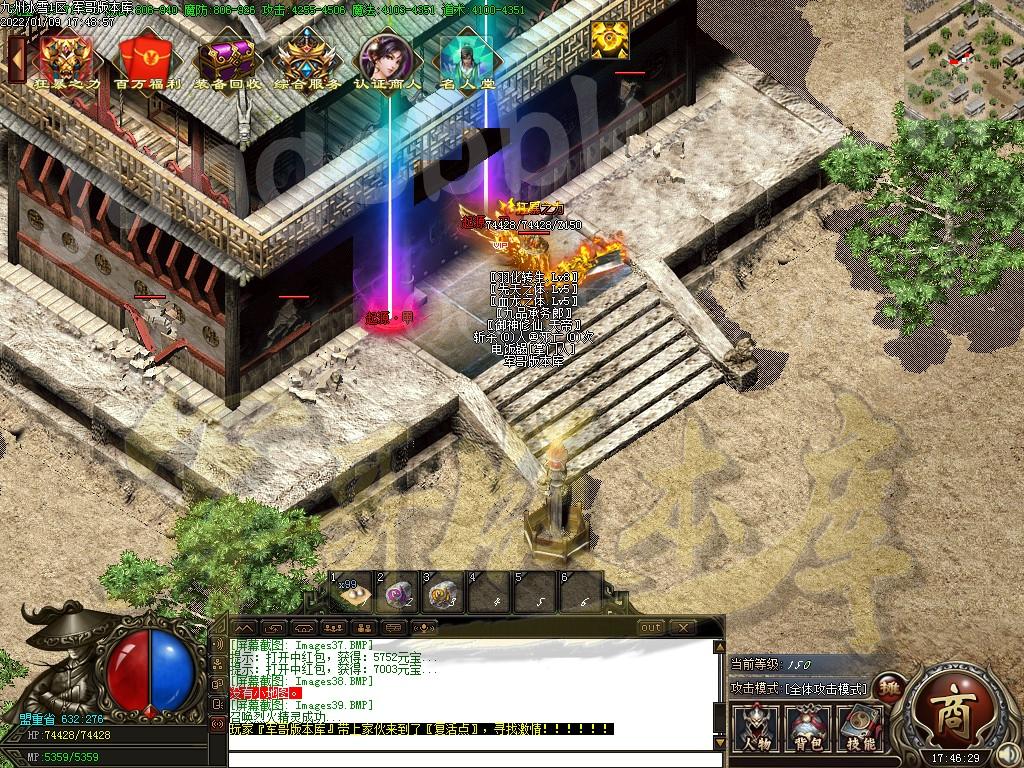The height and width of the screenshot is (768, 1024).
Task: Open the 综合服务 services icon
Action: 306,60
